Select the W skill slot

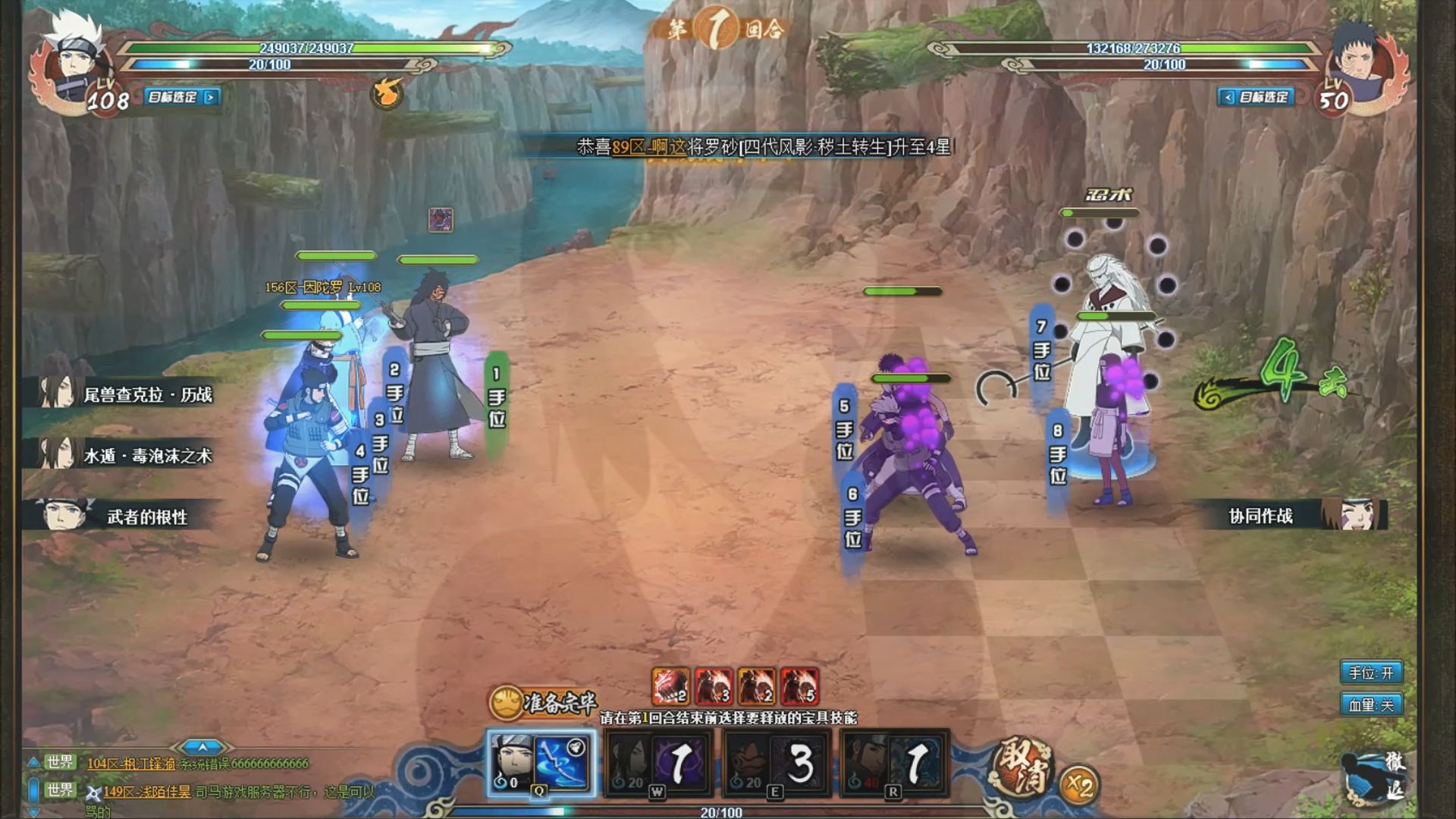(x=657, y=763)
